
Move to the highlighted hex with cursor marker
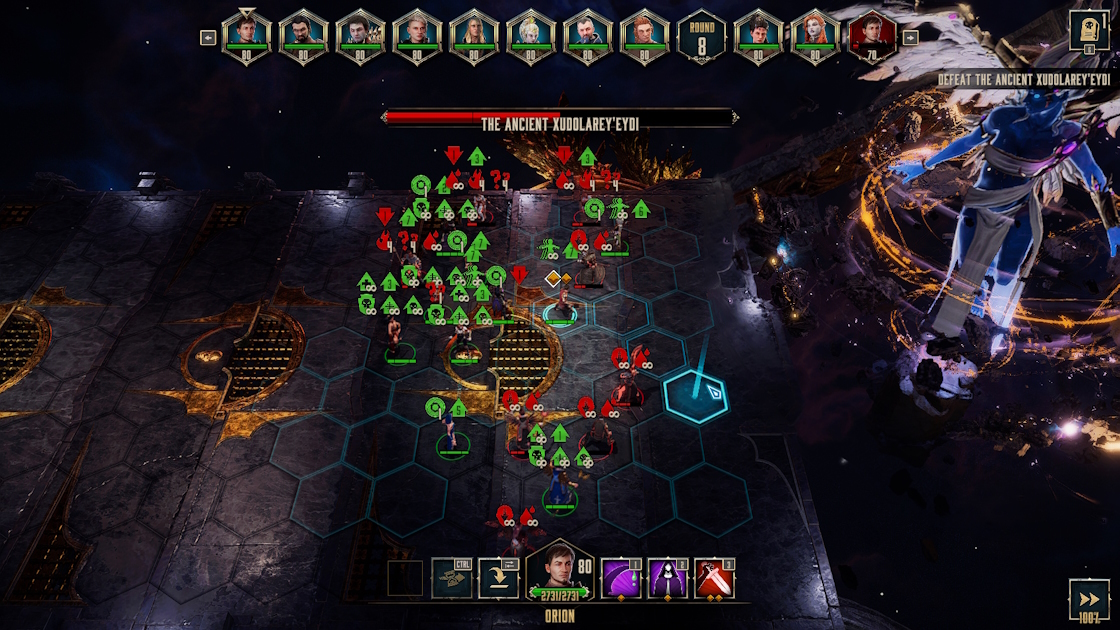(695, 395)
